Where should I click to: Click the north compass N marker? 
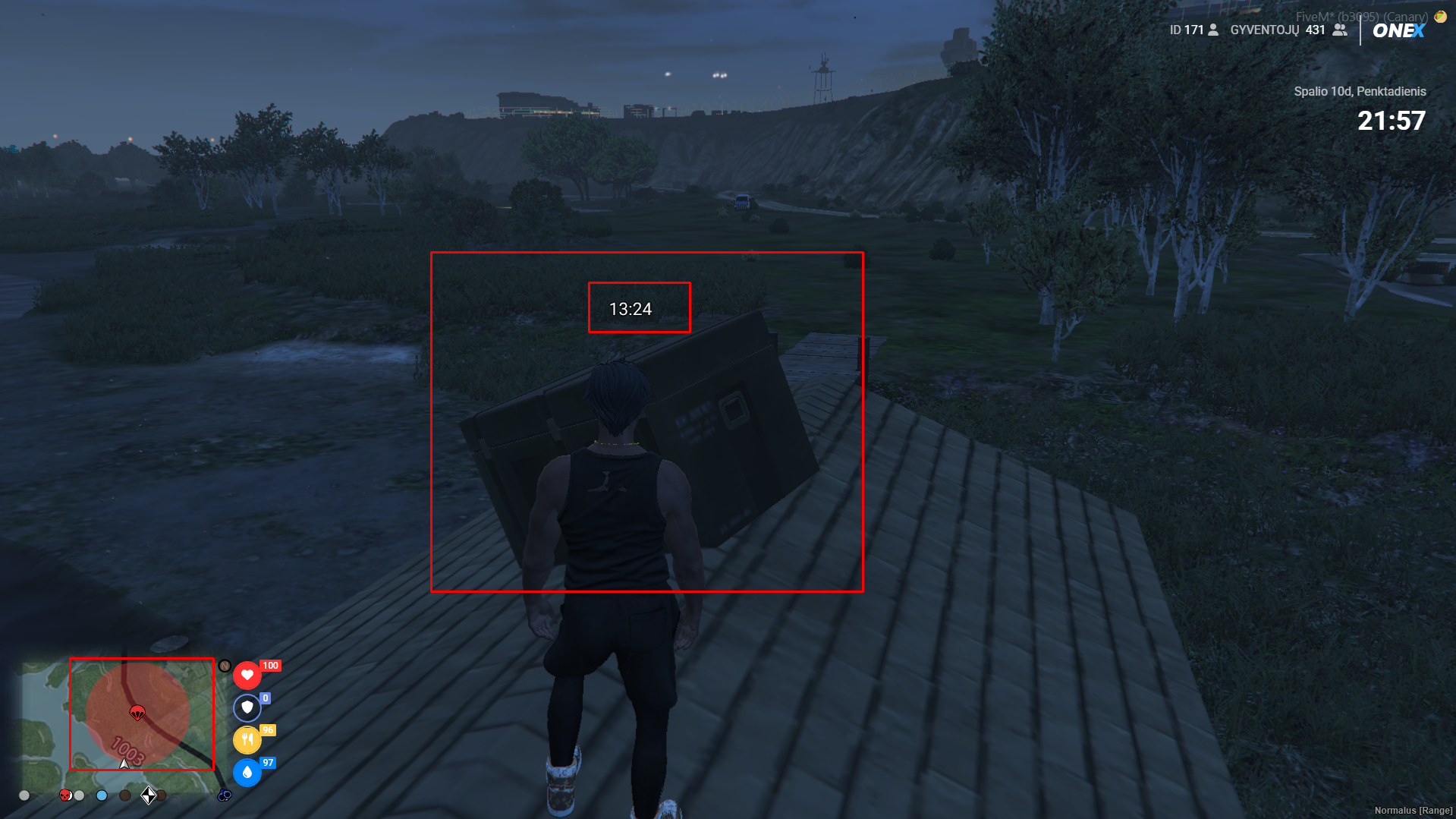(225, 666)
